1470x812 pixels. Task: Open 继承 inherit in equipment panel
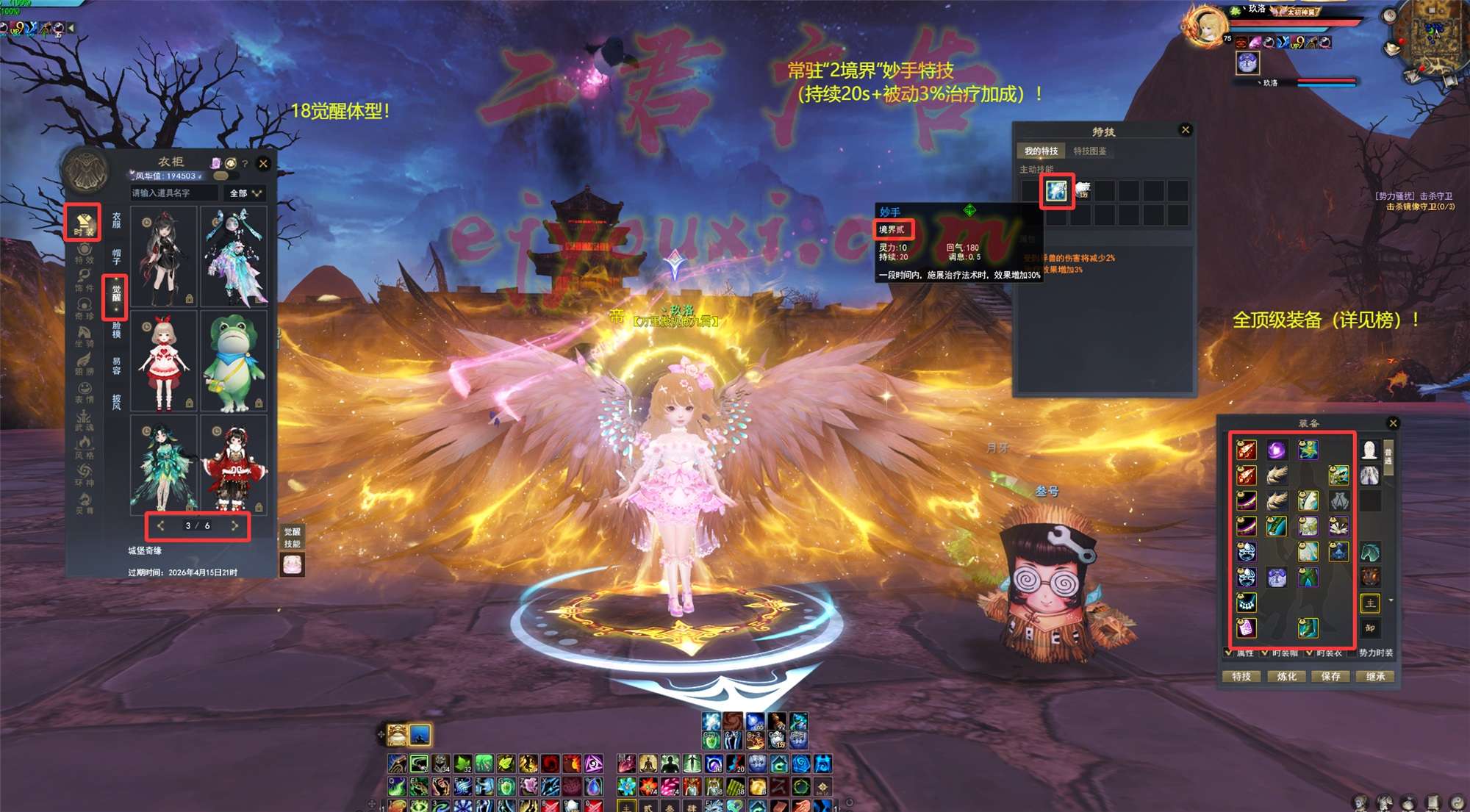pyautogui.click(x=1375, y=676)
